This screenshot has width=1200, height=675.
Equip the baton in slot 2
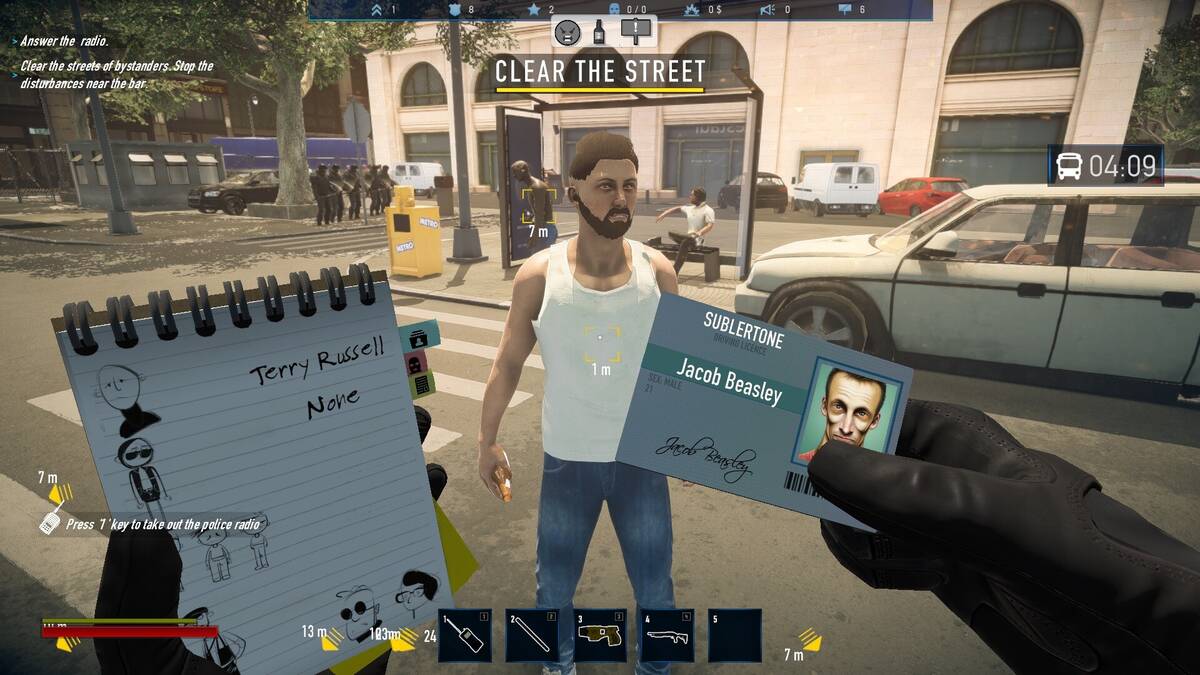tap(531, 636)
